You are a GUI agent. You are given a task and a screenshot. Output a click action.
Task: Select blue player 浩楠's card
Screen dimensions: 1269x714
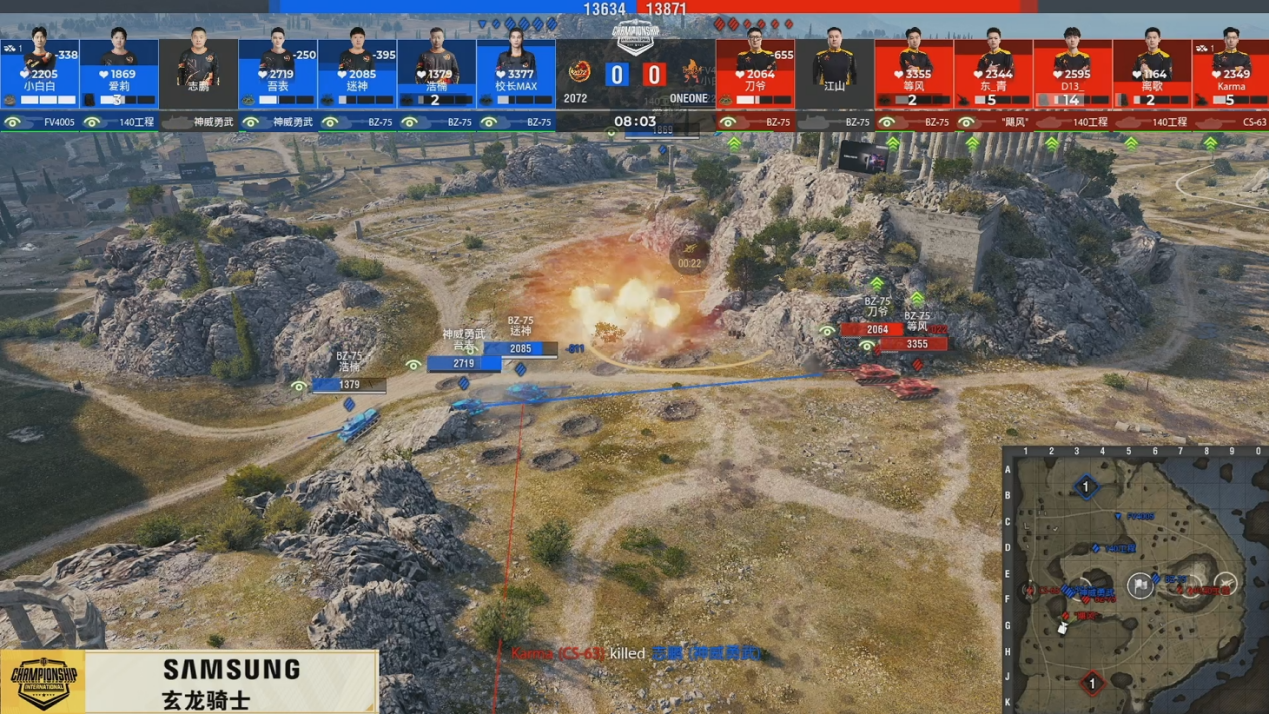[x=436, y=73]
